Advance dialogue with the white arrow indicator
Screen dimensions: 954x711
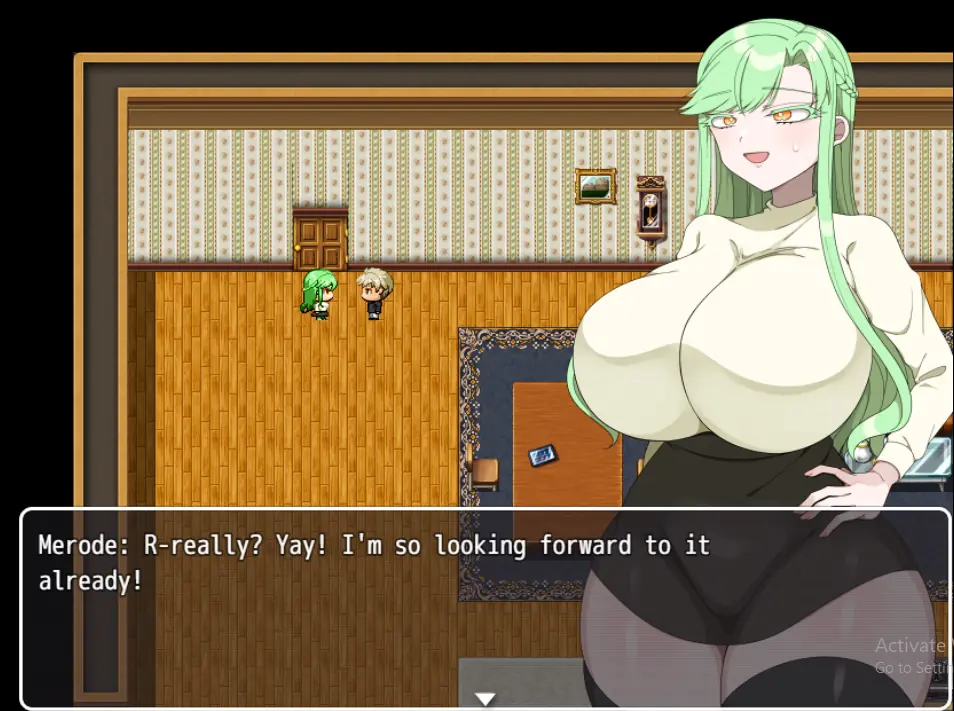(x=485, y=698)
